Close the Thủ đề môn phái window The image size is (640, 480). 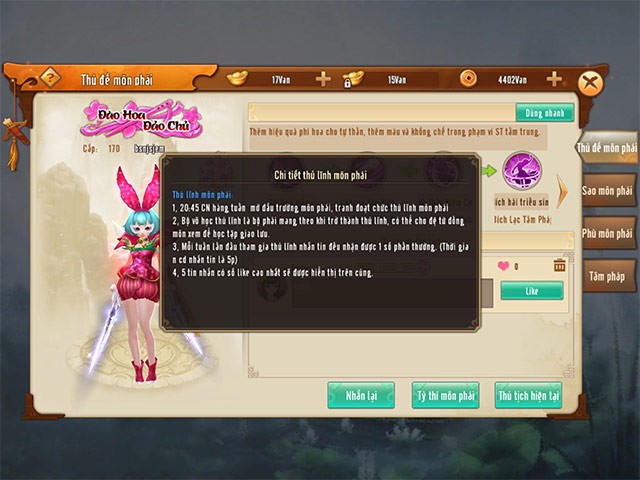(593, 83)
